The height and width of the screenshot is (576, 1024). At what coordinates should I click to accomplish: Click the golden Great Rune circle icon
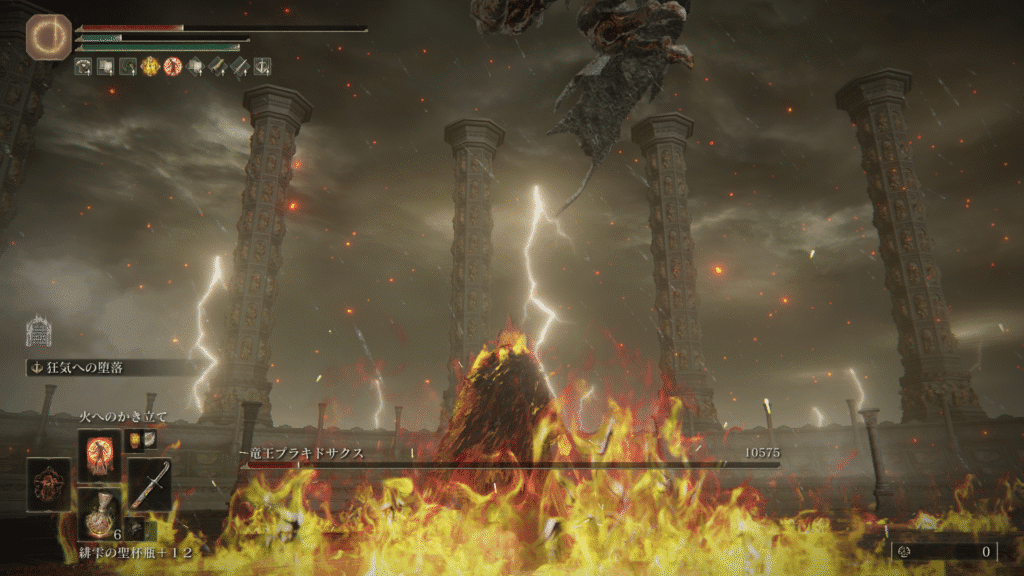click(x=44, y=37)
